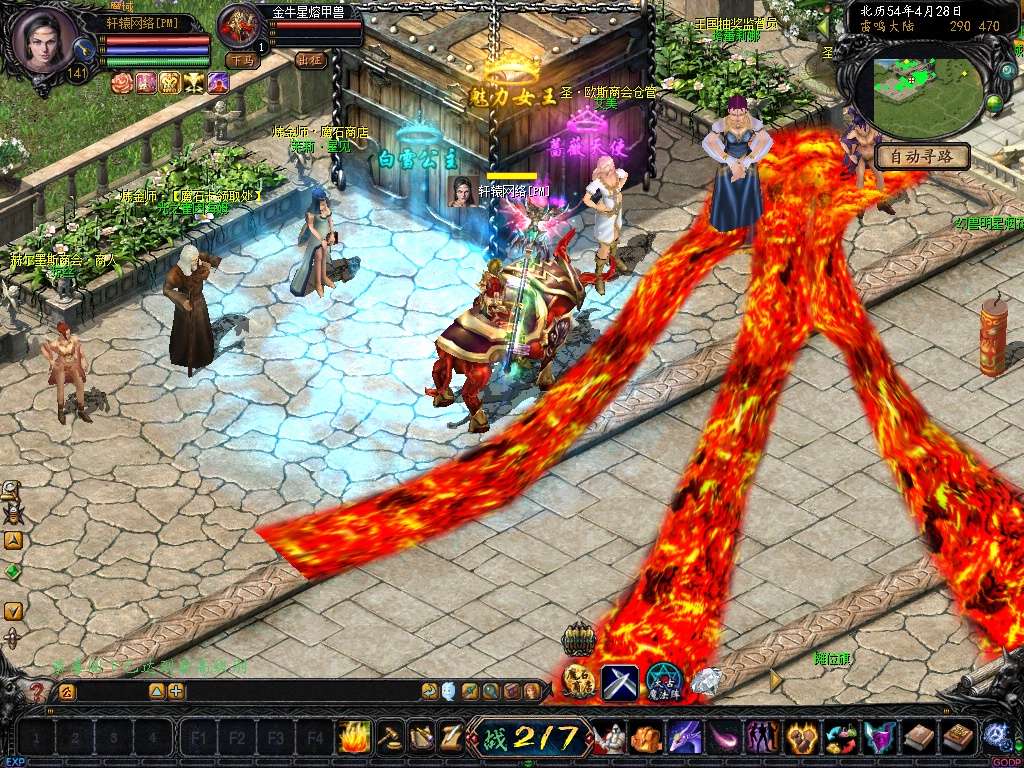Click the golden fist icon in bottom bar
The height and width of the screenshot is (768, 1024).
[x=802, y=738]
